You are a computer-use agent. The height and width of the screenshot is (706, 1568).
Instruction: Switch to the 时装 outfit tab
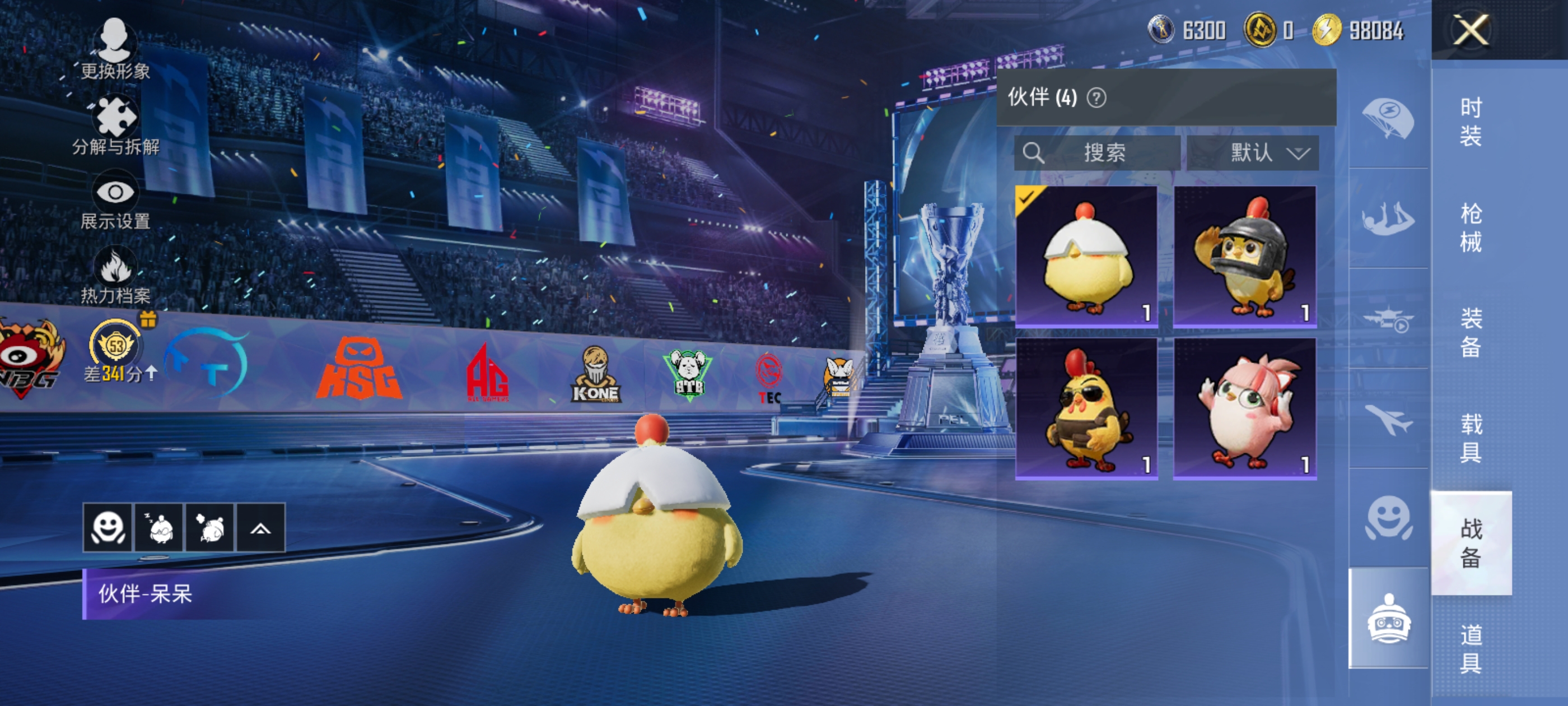pos(1470,121)
